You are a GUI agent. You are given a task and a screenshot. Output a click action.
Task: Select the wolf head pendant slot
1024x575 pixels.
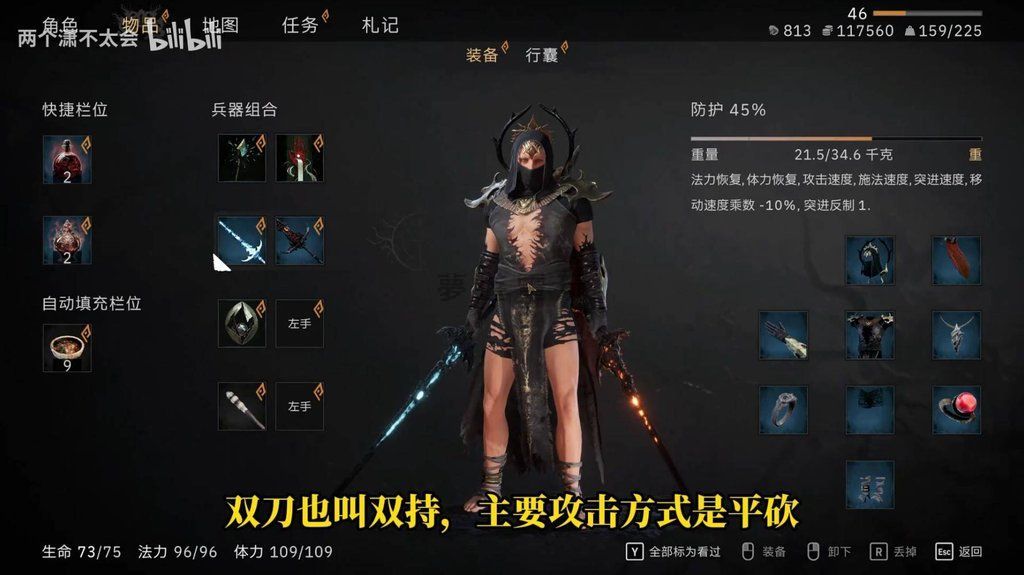tap(957, 335)
